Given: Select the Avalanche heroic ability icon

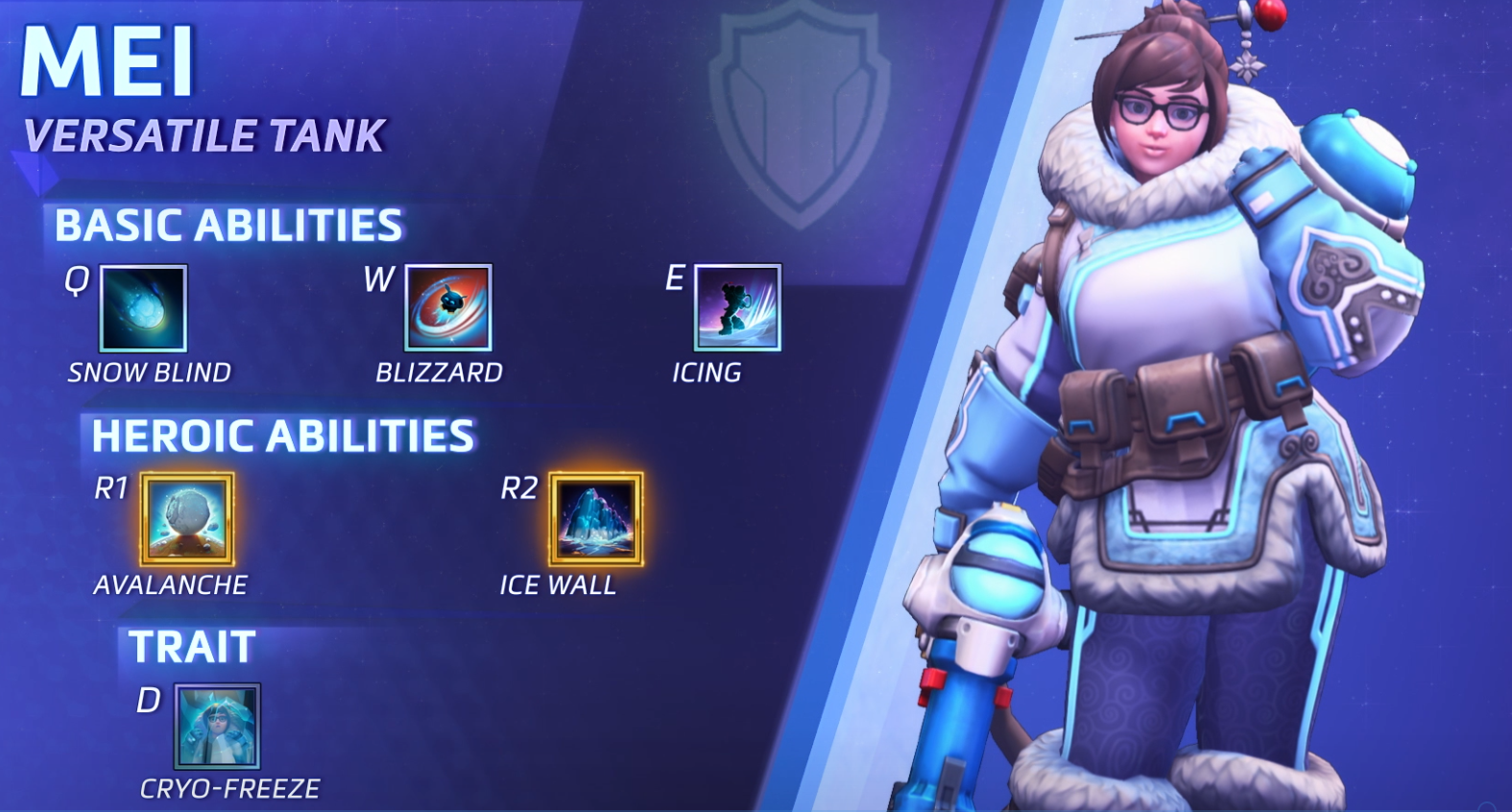Looking at the screenshot, I should 187,519.
